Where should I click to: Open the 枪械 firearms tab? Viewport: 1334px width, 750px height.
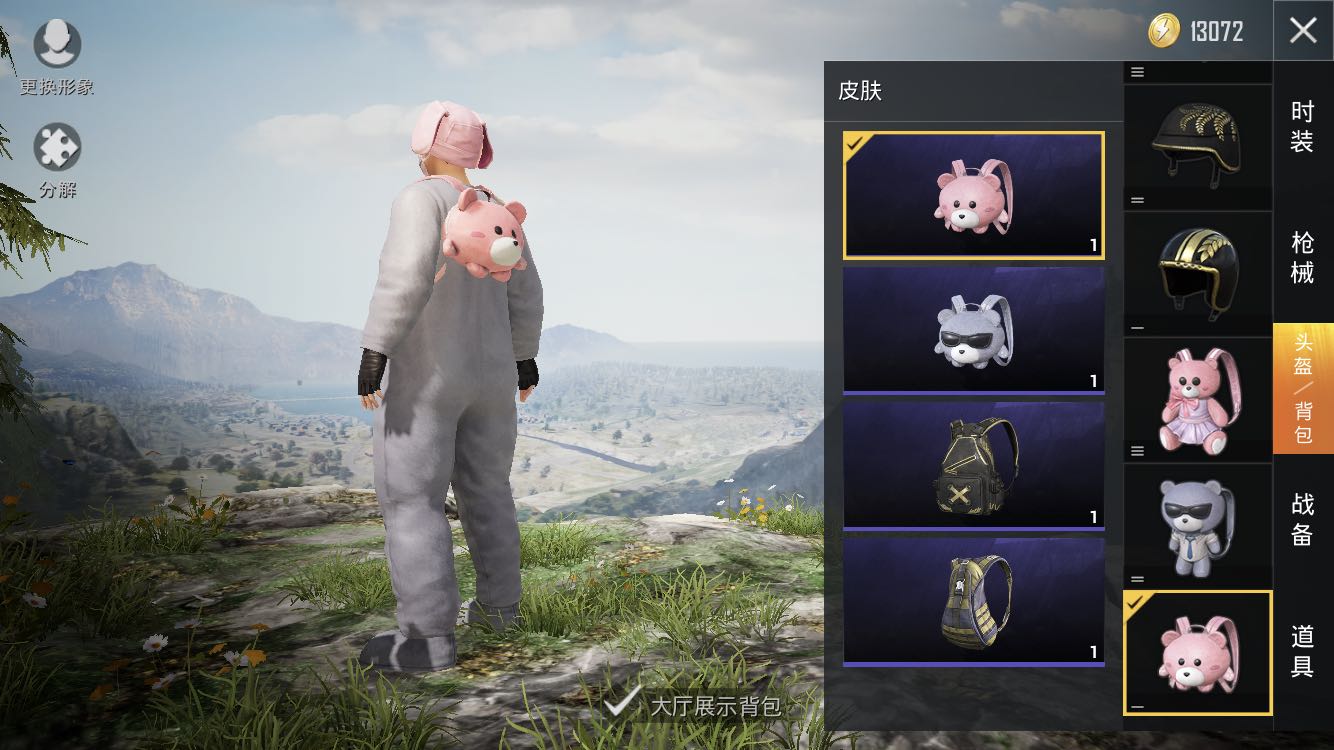coord(1302,257)
